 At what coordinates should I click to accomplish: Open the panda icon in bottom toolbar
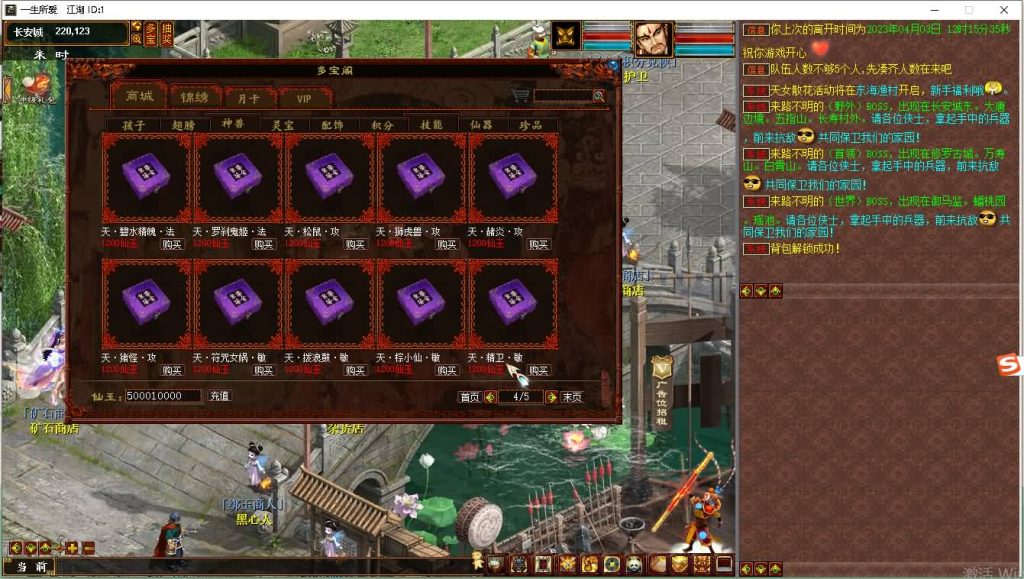tap(634, 564)
